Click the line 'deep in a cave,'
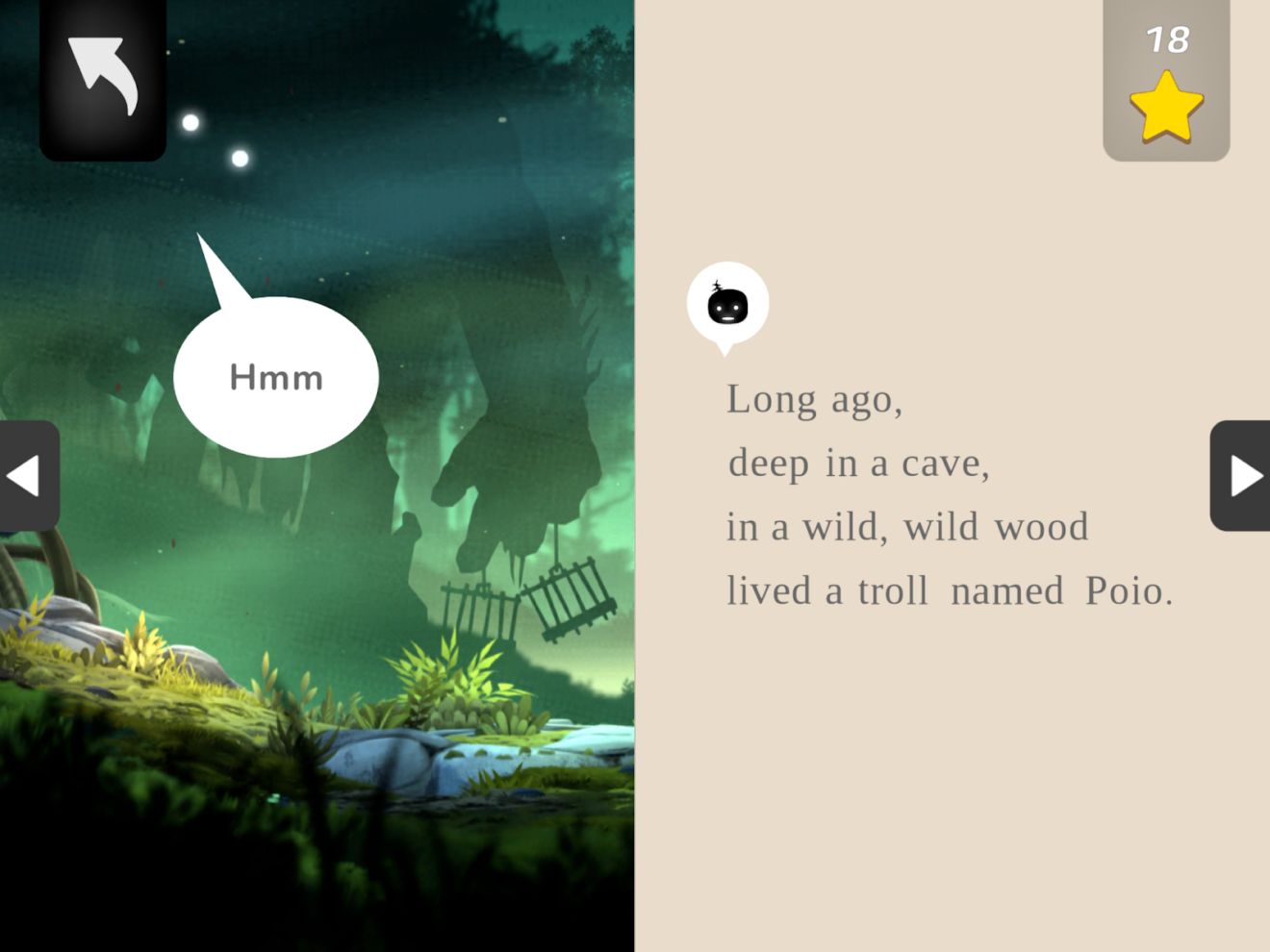This screenshot has height=952, width=1270. 858,463
